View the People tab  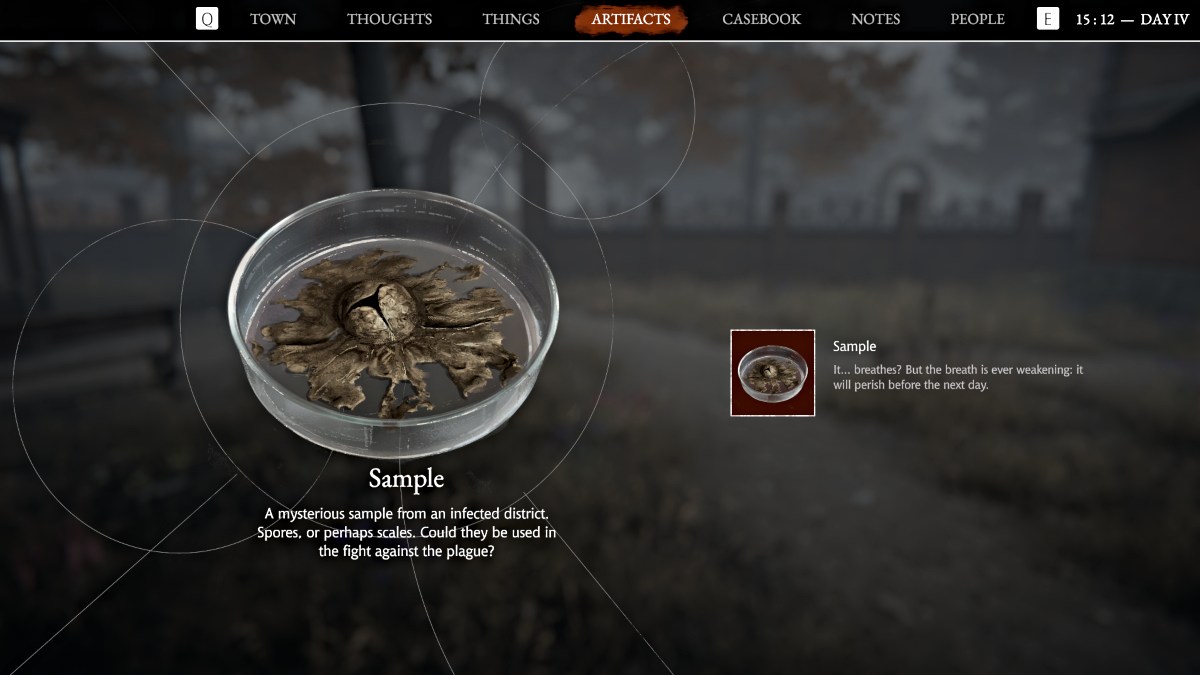[977, 19]
